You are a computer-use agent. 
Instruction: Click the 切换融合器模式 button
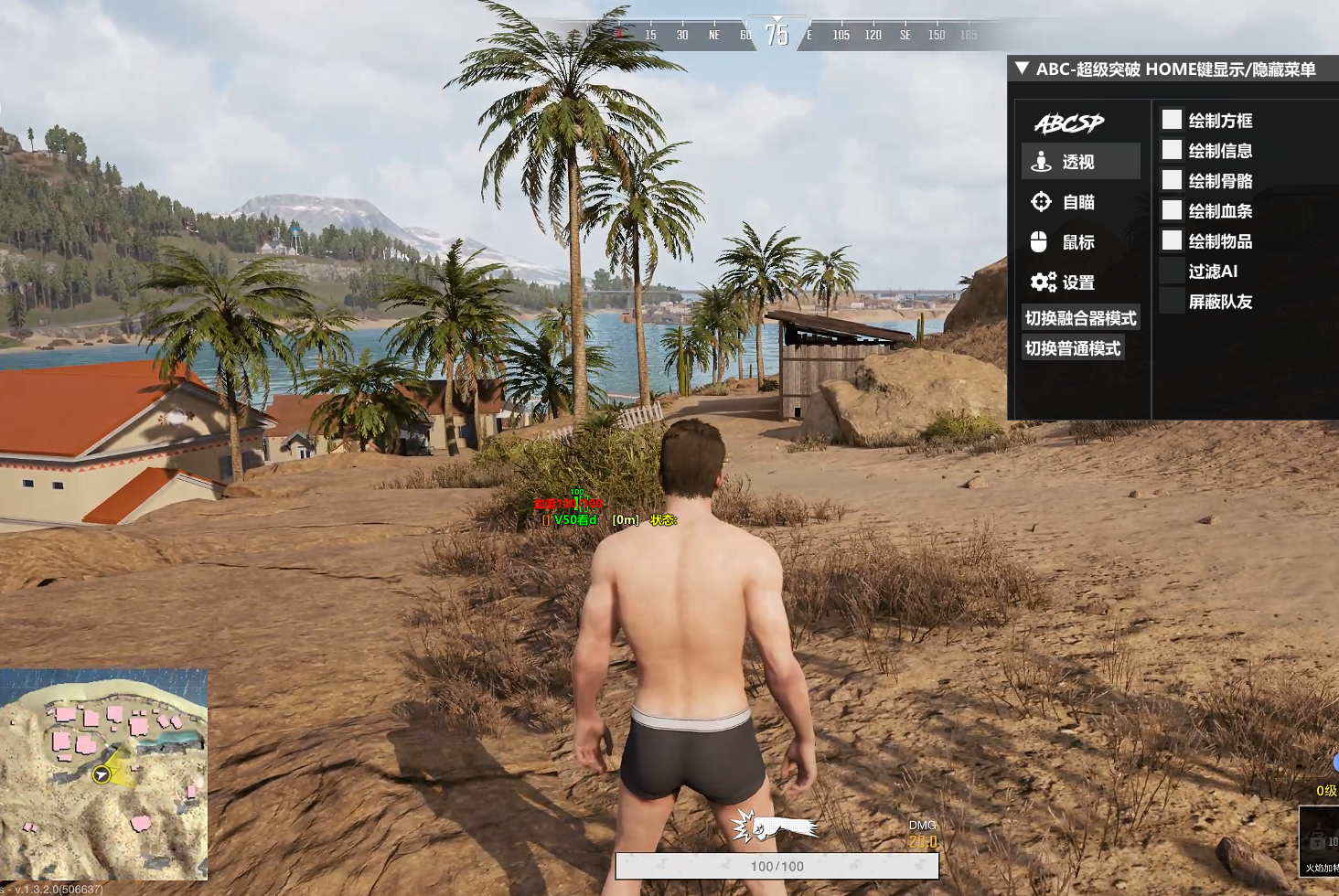[x=1080, y=318]
